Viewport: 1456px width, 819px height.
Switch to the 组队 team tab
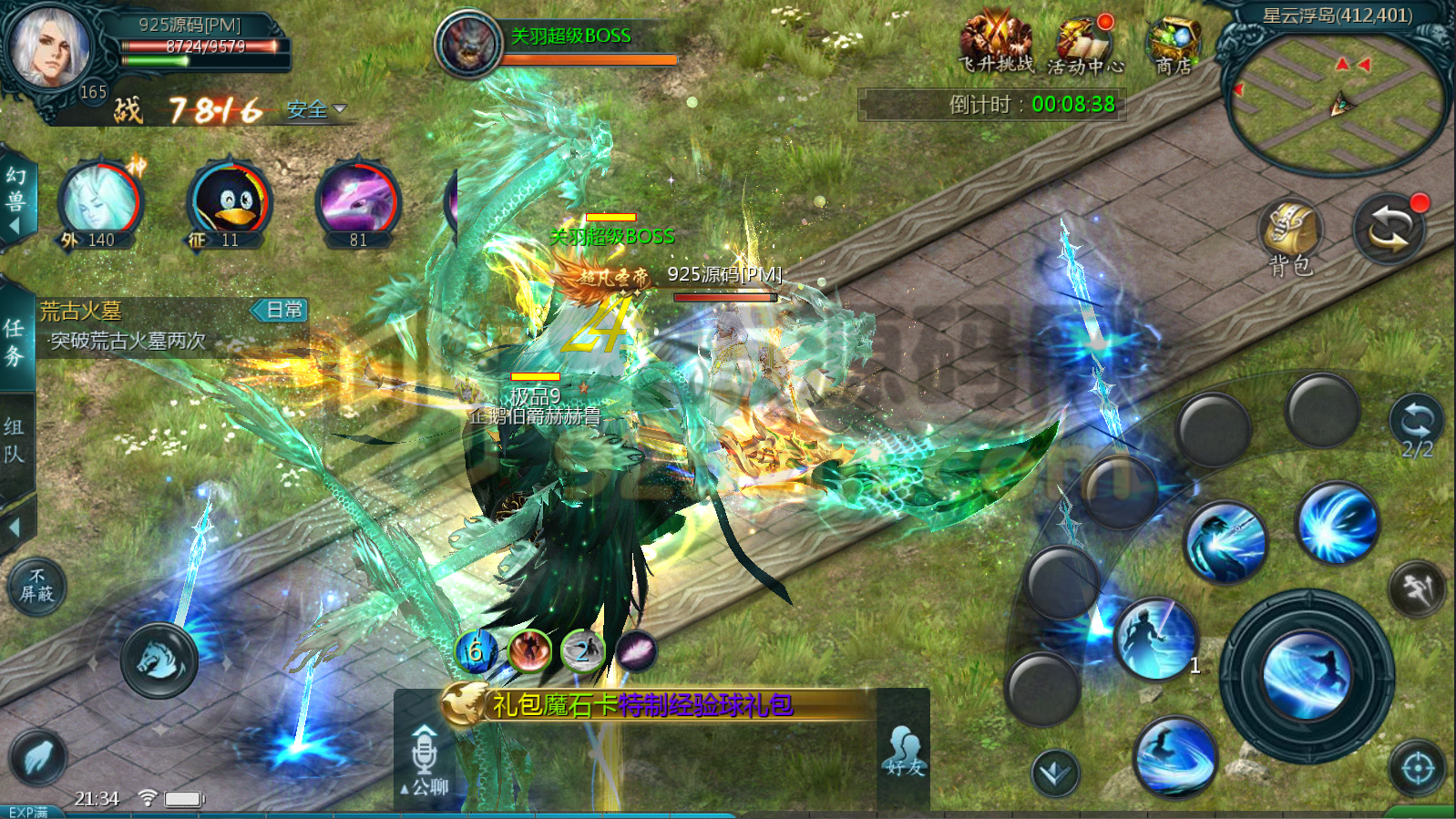click(15, 440)
